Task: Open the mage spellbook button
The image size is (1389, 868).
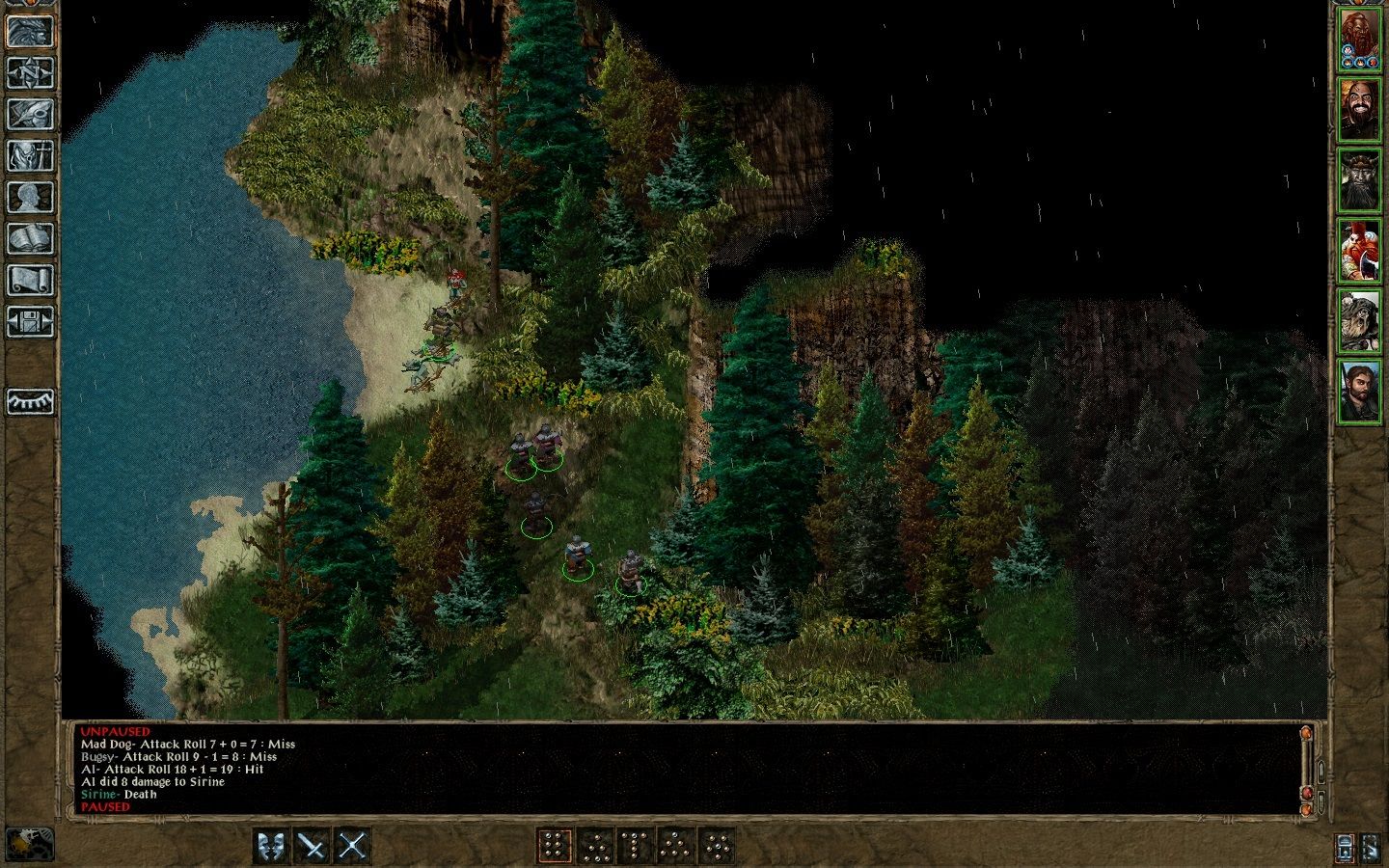Action: coord(30,238)
